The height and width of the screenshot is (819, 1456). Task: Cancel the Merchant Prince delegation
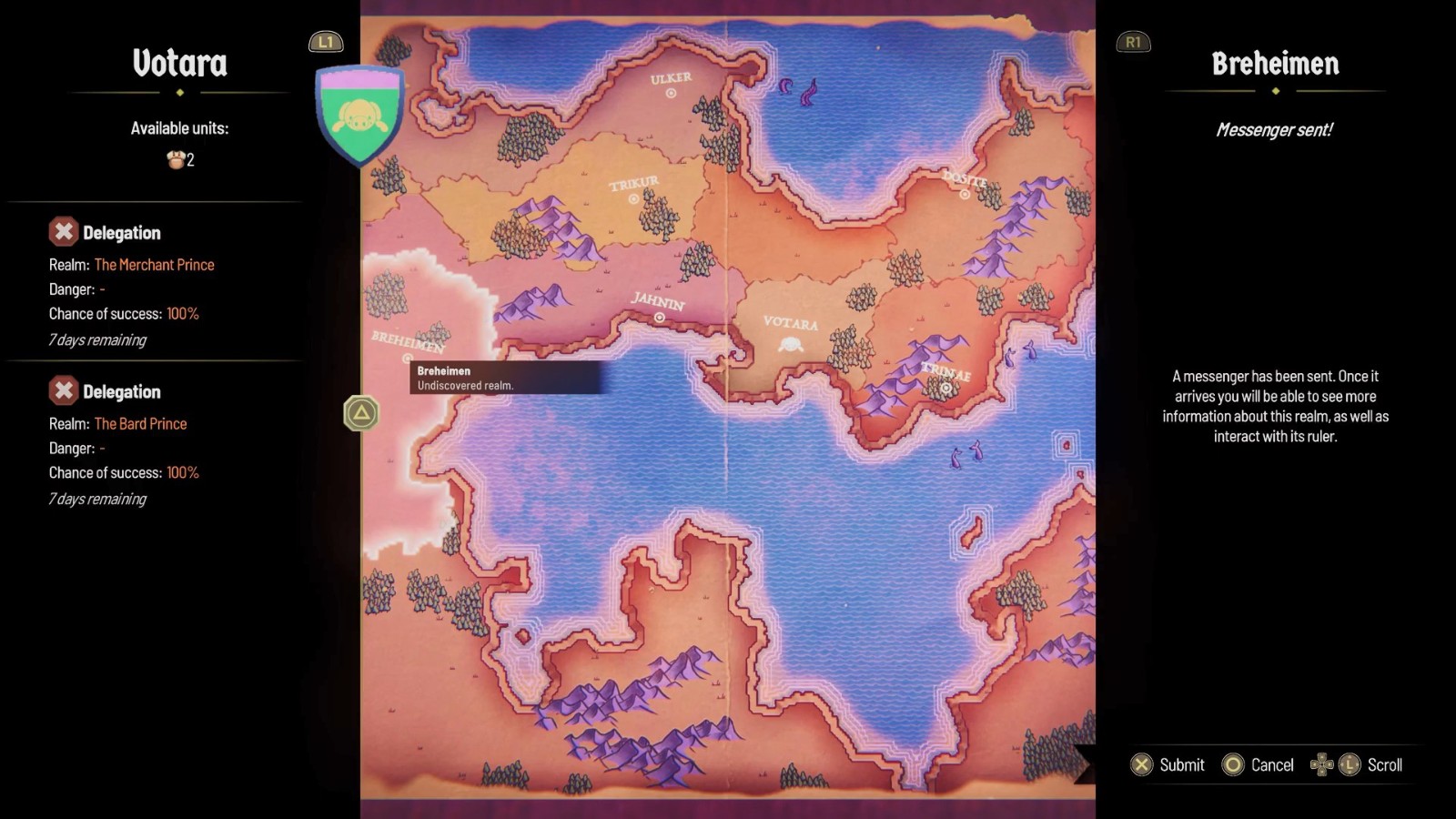[x=63, y=232]
